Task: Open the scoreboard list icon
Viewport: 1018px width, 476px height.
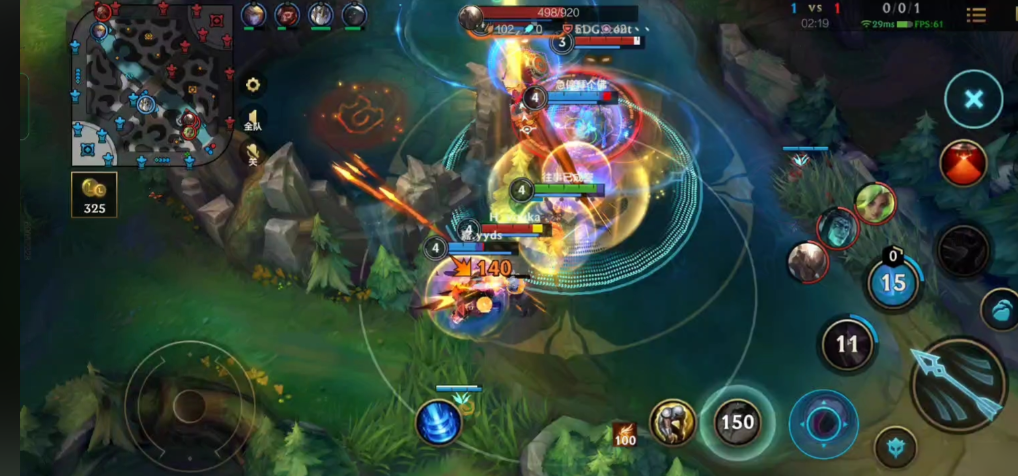Action: point(976,14)
